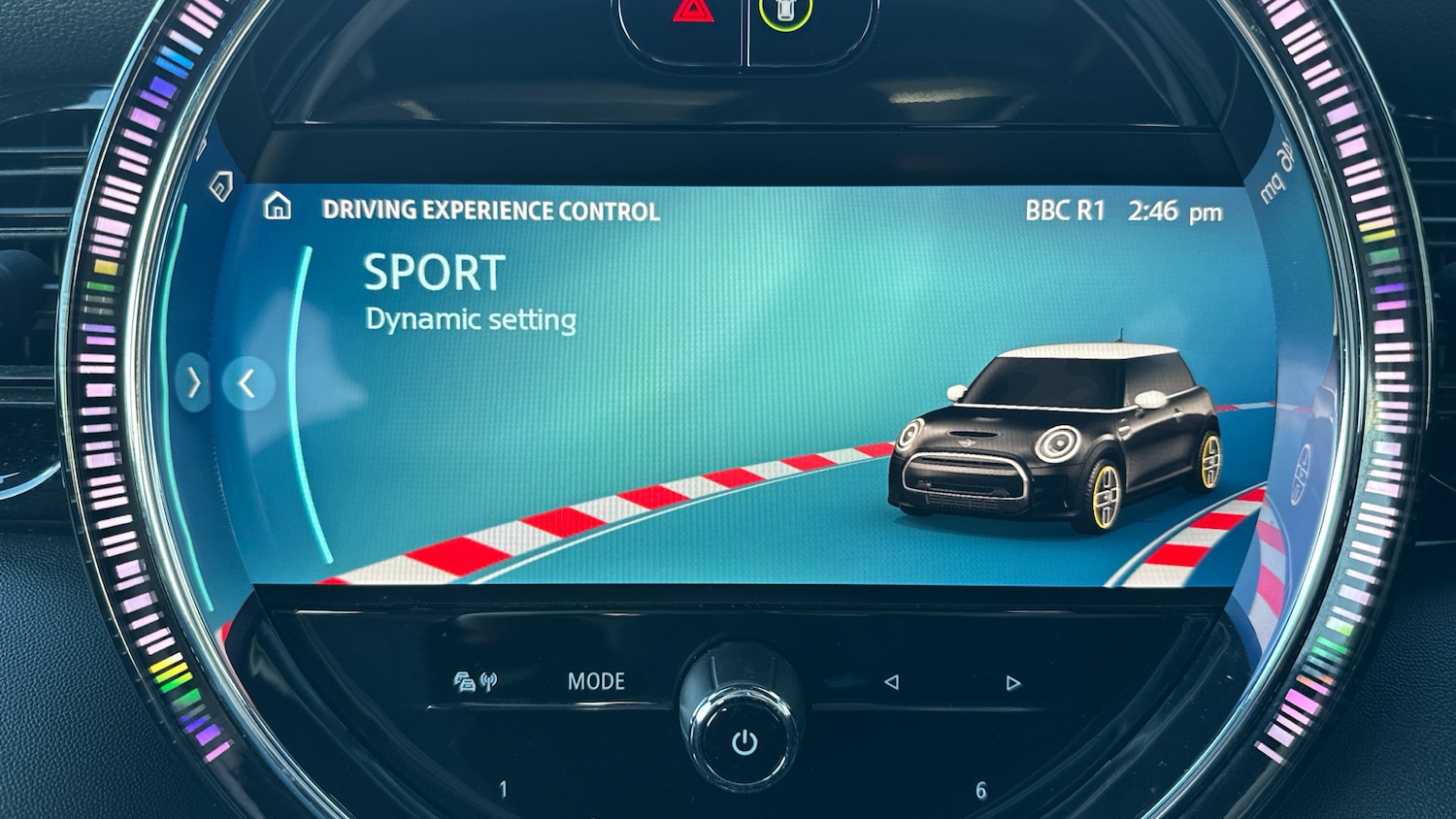Viewport: 1456px width, 819px height.
Task: Hit the MODE button
Action: tap(596, 681)
